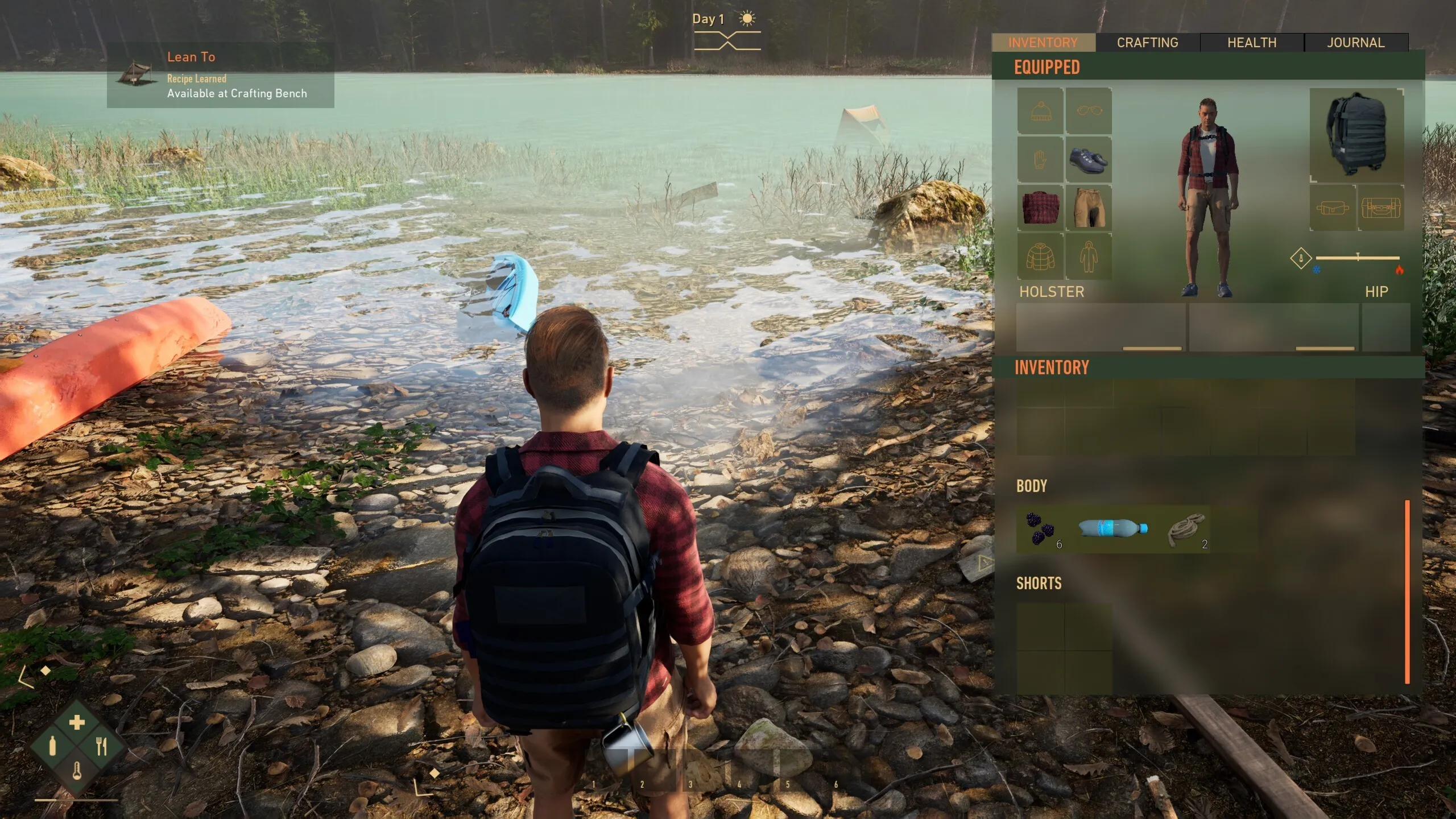
Task: Click the Lean To recipe notification
Action: click(221, 75)
